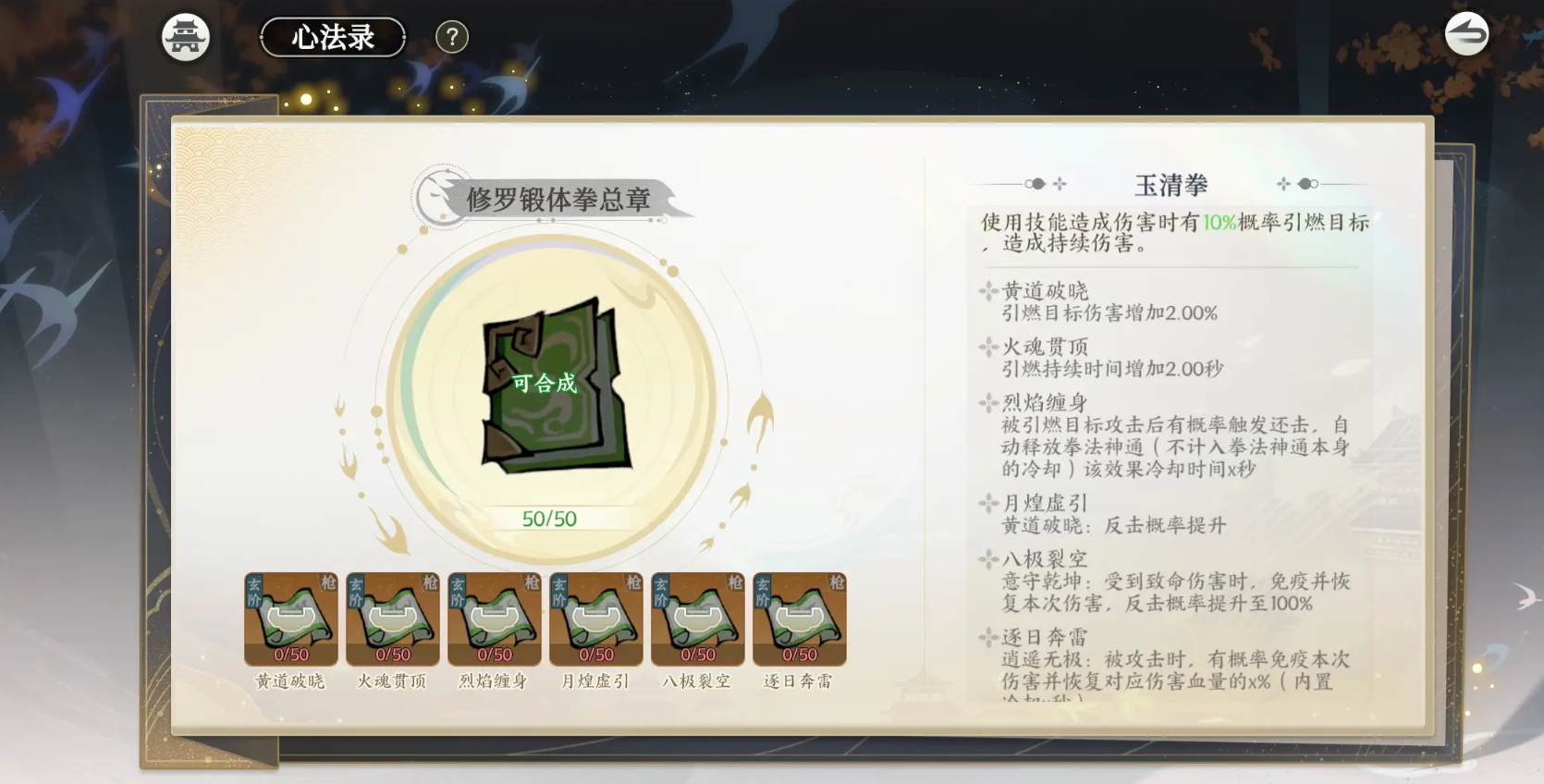
Task: Choose the 火魂贯顶 scroll fragment
Action: point(392,619)
